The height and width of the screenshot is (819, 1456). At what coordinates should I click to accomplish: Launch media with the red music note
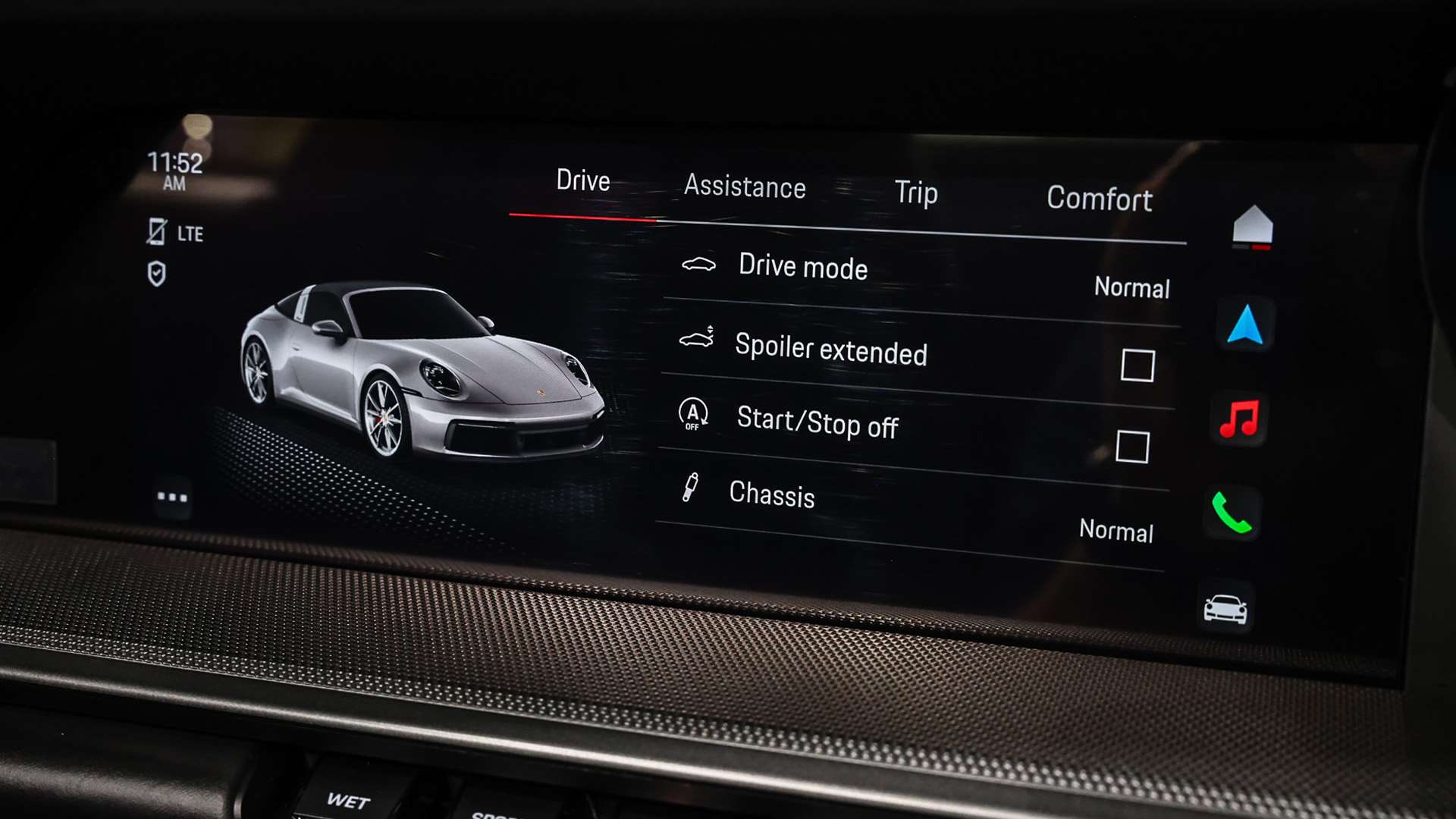tap(1239, 419)
